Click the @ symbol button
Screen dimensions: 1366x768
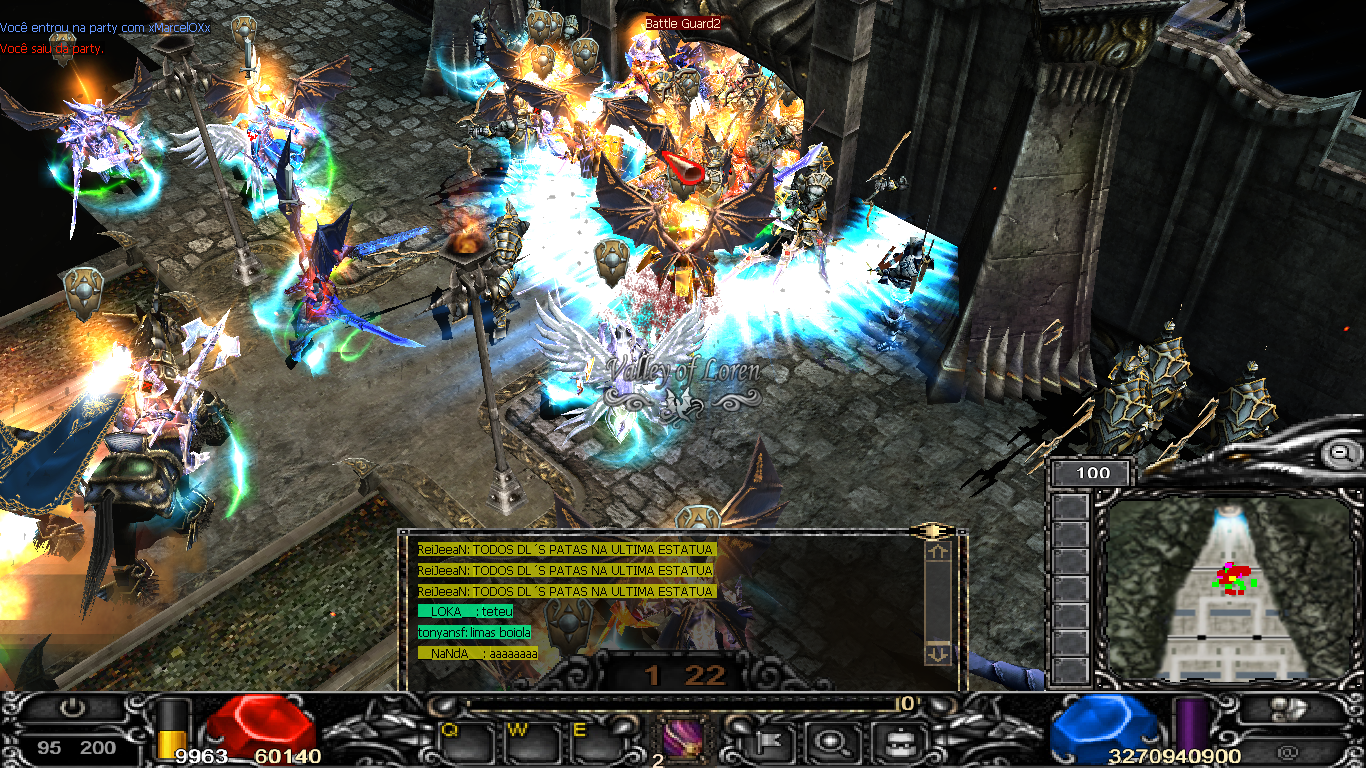[1287, 750]
